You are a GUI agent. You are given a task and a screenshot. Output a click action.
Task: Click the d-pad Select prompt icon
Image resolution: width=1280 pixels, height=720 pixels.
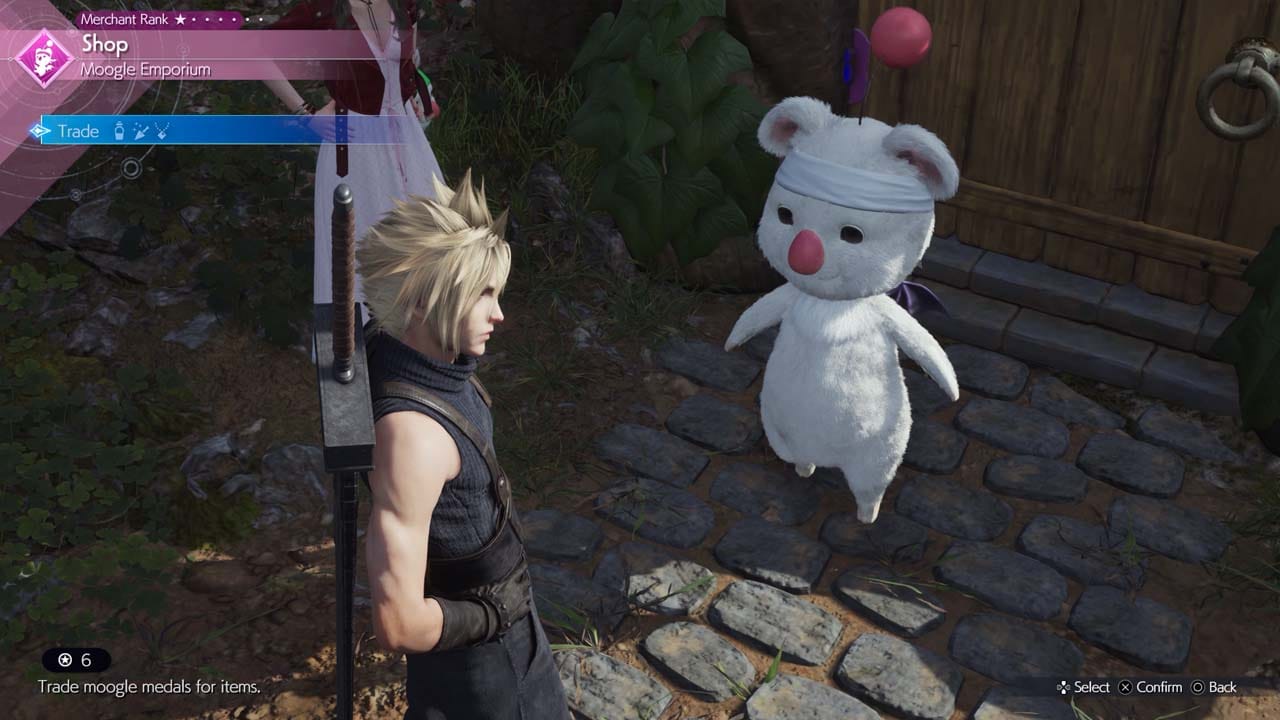1063,687
